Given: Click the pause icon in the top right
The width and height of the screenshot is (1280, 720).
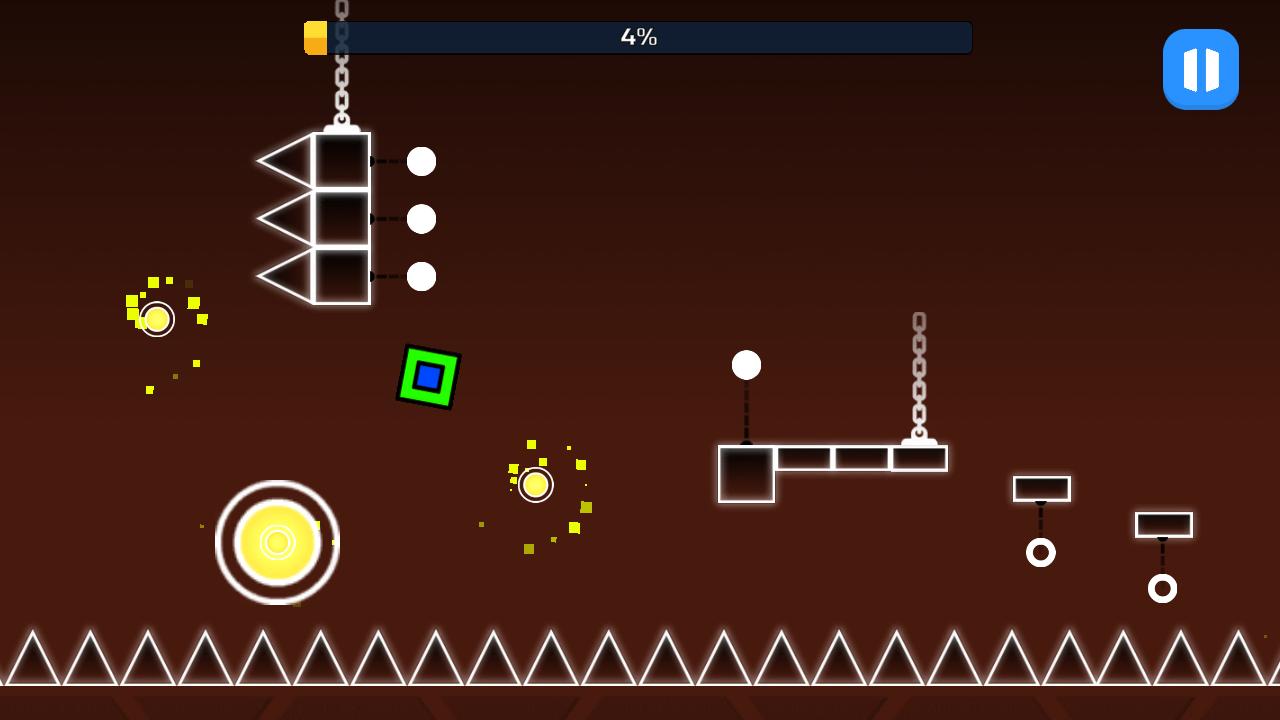Looking at the screenshot, I should pyautogui.click(x=1200, y=68).
